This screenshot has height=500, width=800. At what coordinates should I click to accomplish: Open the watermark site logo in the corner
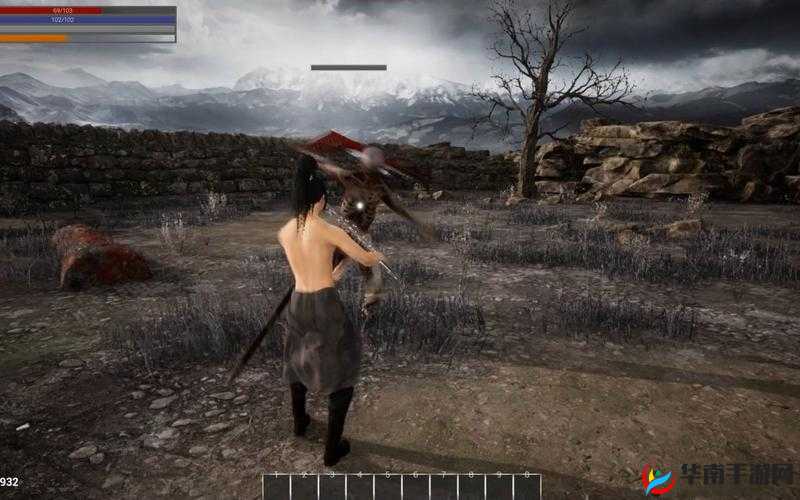(716, 477)
